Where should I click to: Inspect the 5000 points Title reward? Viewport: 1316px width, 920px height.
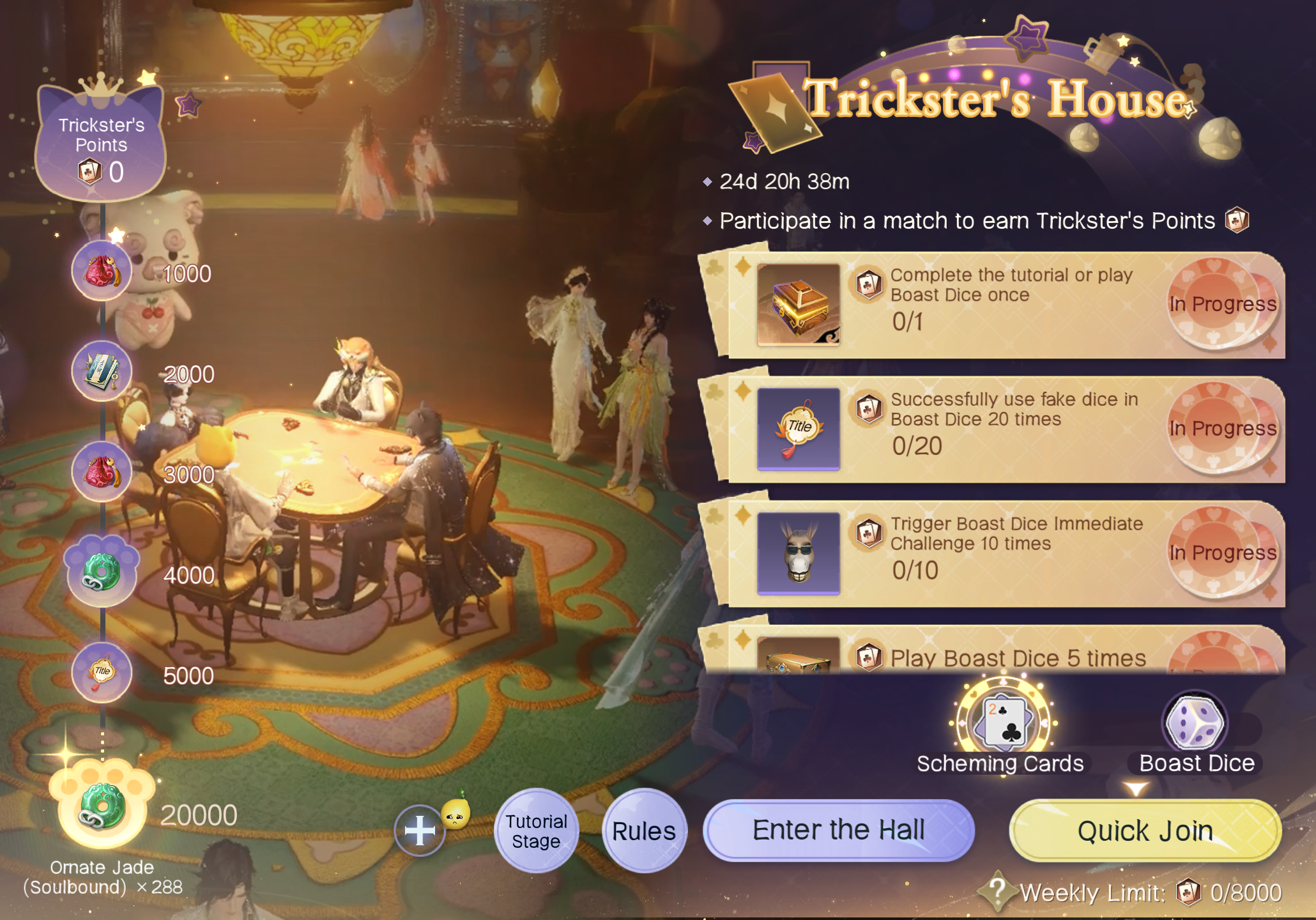[x=102, y=673]
